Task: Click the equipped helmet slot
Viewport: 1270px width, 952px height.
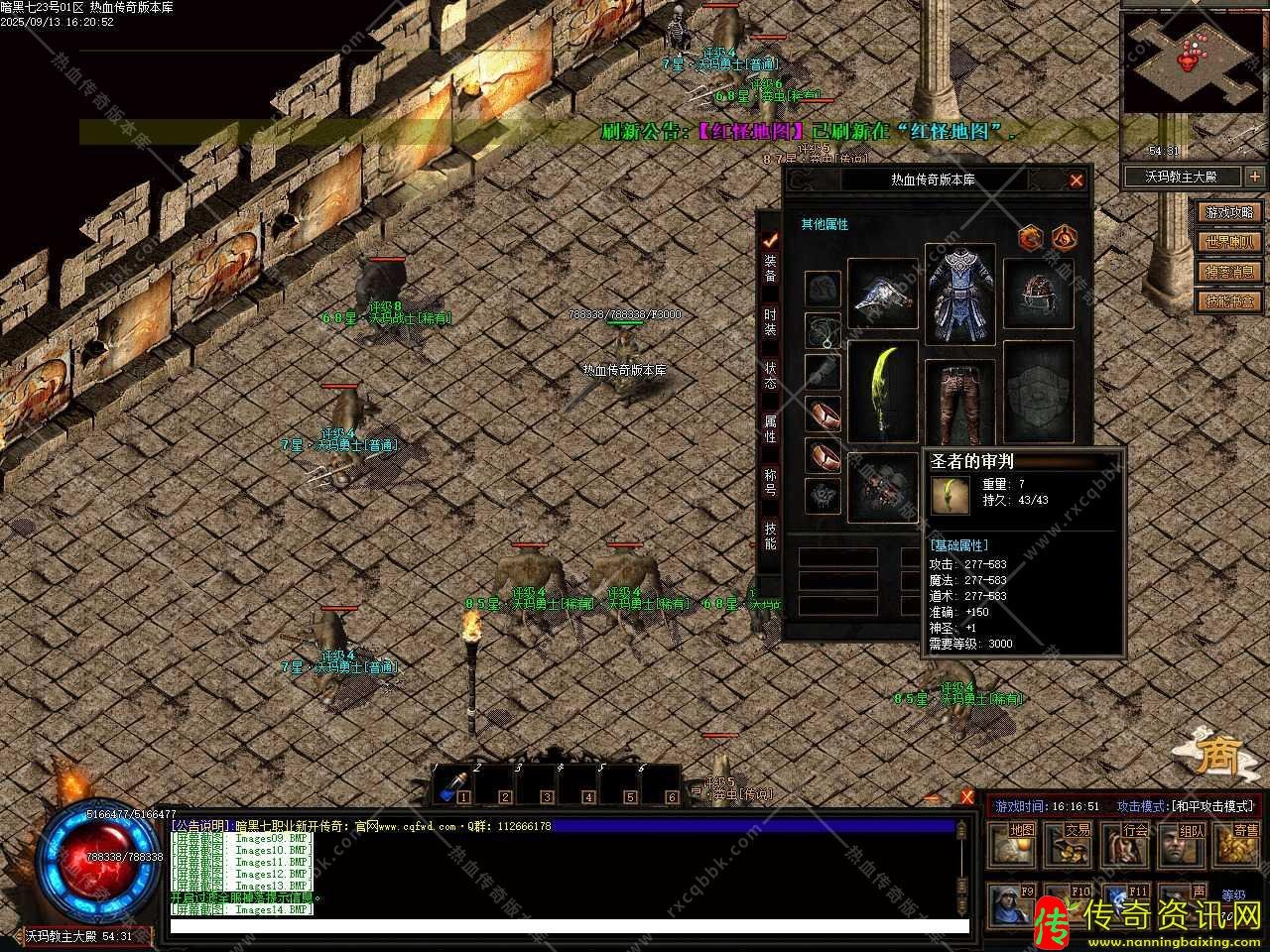Action: [x=1038, y=294]
